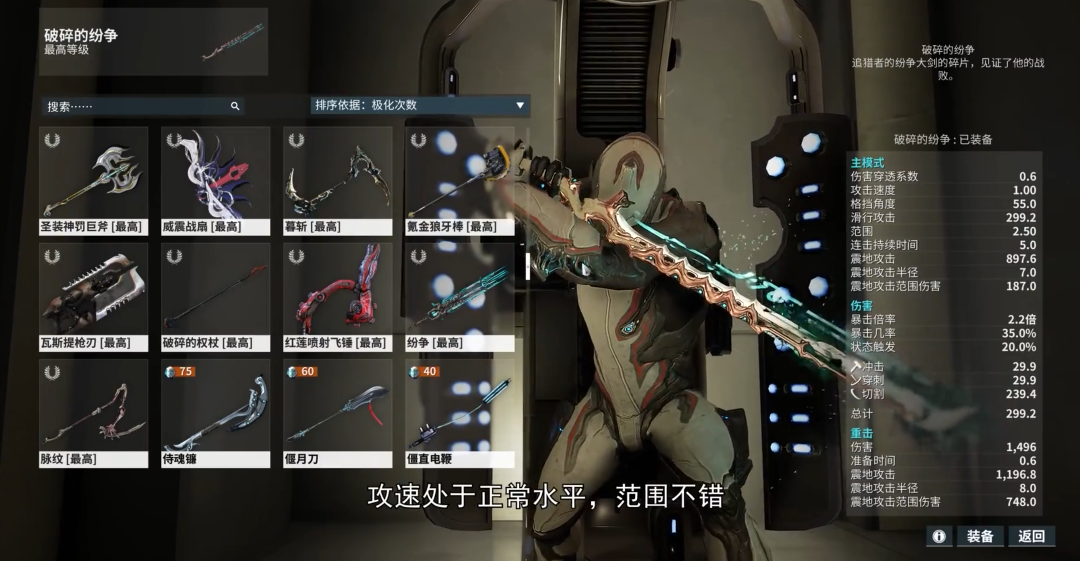Select the 破碎的权杖 weapon tile
Screen dimensions: 1080x561
(216, 296)
